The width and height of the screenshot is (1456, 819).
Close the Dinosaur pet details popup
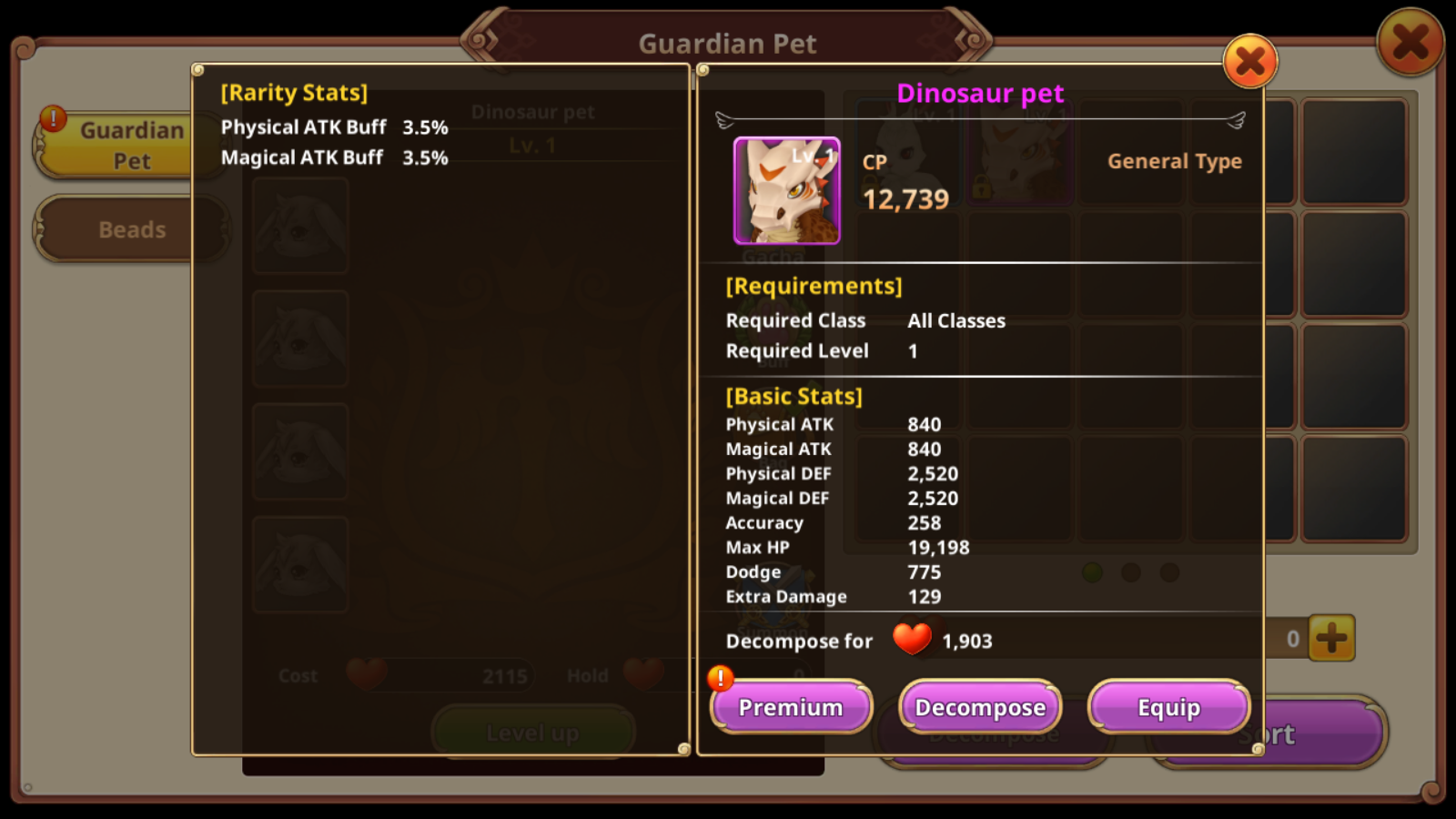click(x=1250, y=62)
